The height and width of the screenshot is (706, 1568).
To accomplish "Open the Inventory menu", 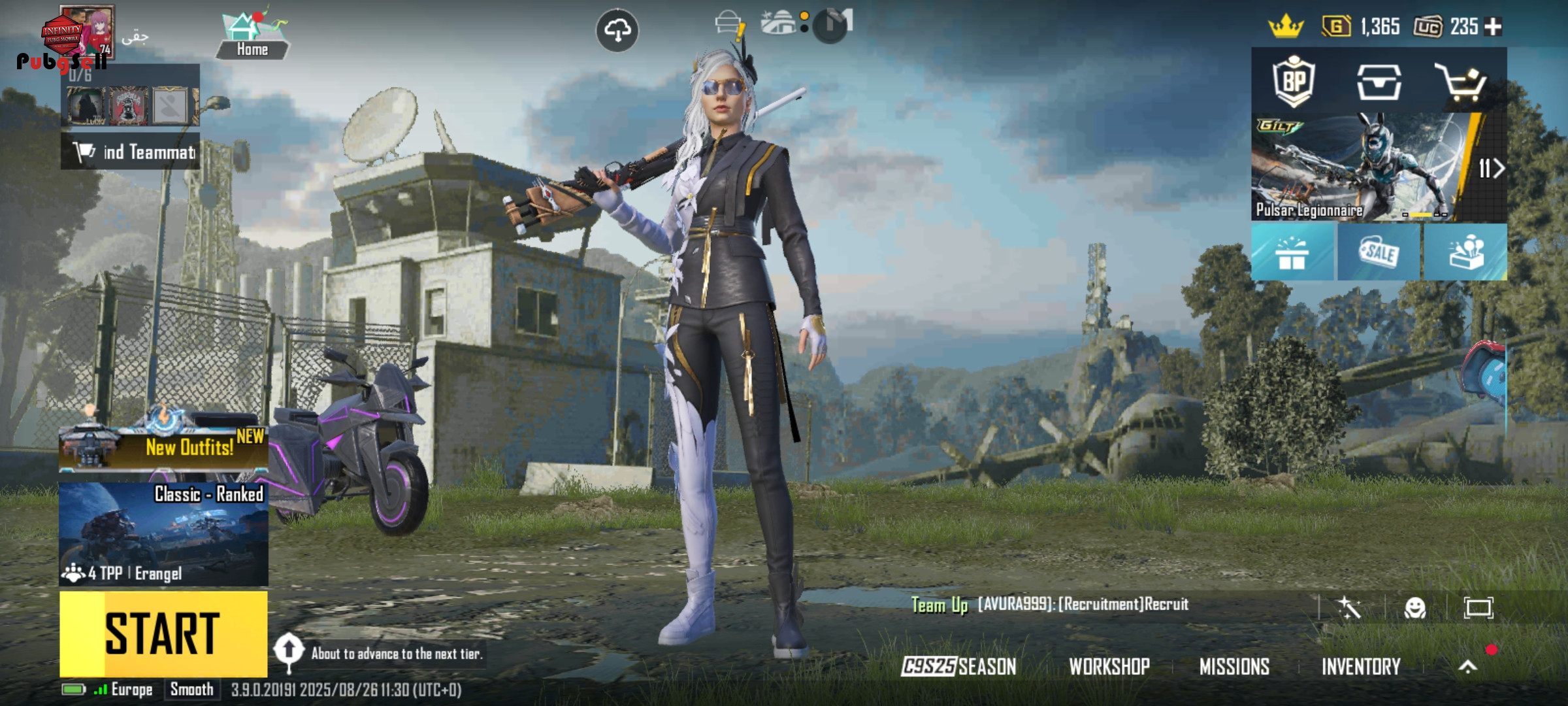I will coord(1361,666).
